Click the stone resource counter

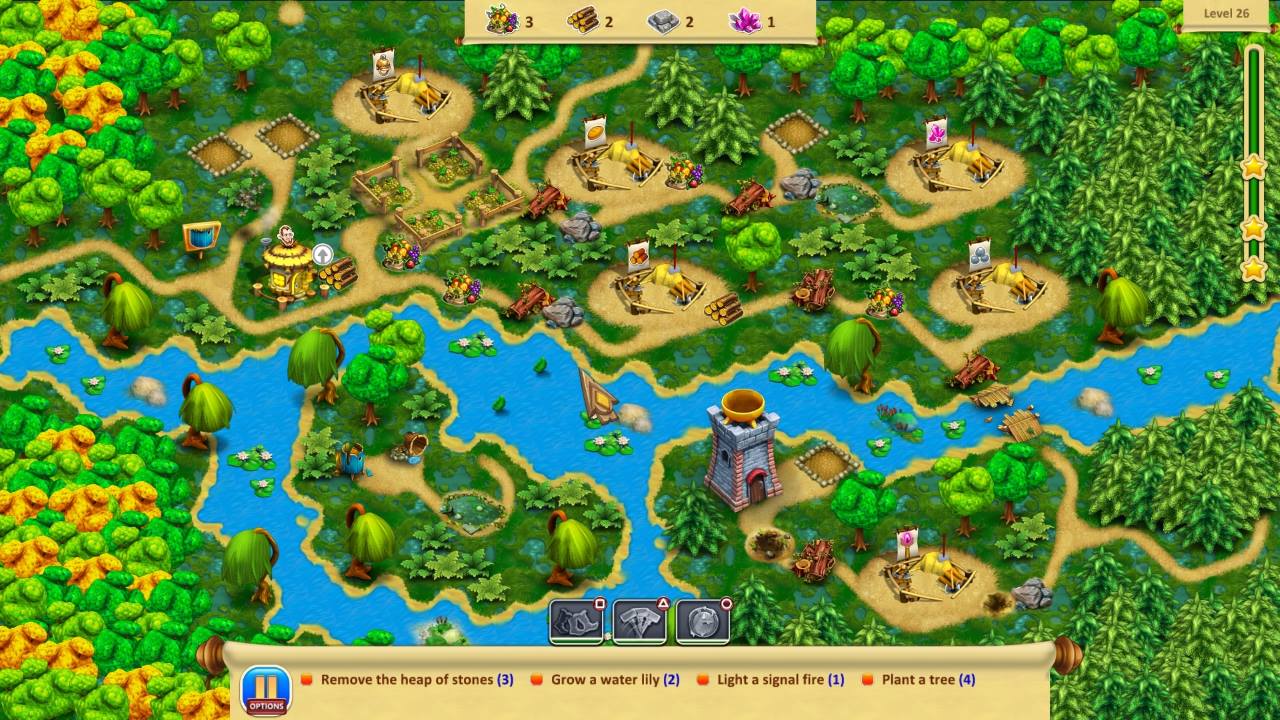[x=663, y=20]
